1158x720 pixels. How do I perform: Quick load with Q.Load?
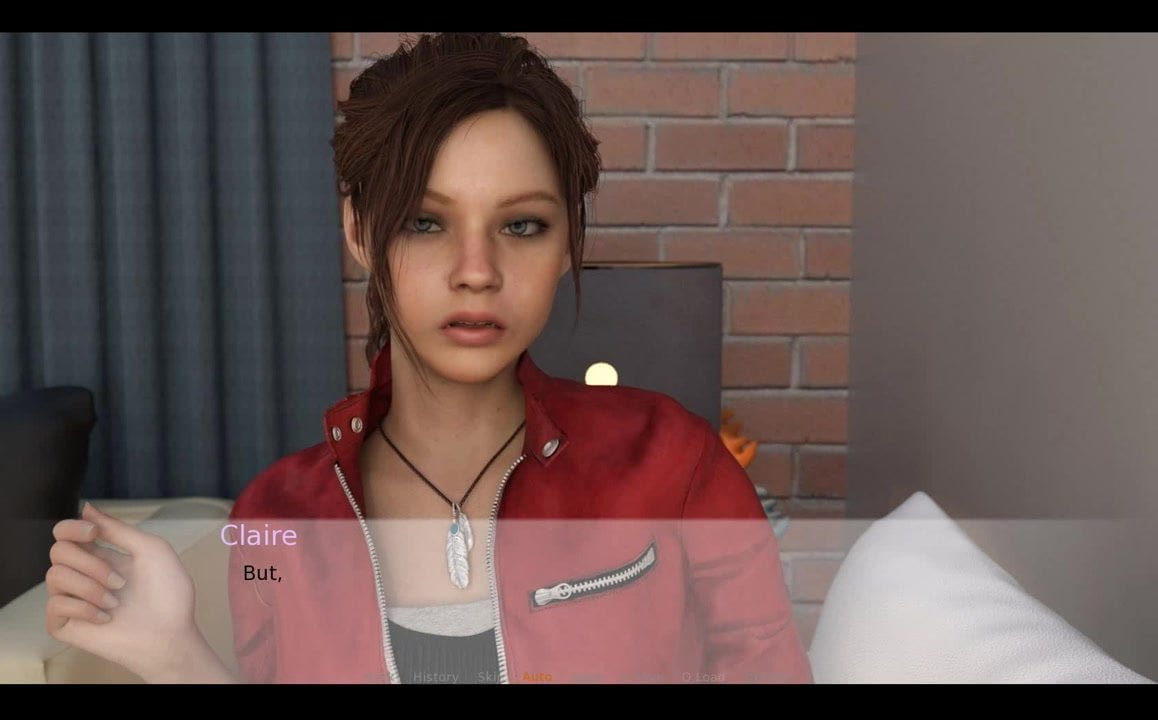click(703, 677)
